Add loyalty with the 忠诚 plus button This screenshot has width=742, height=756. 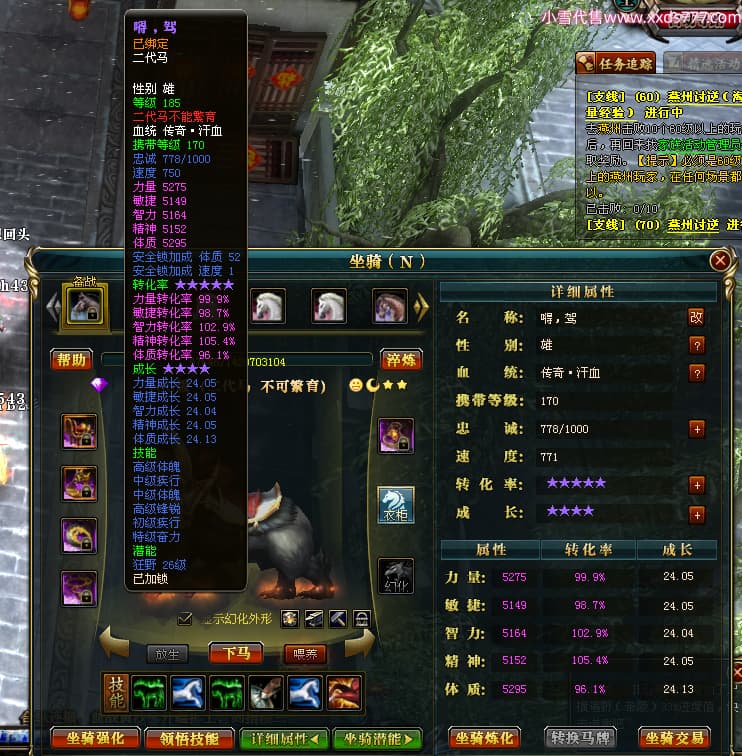tap(697, 429)
